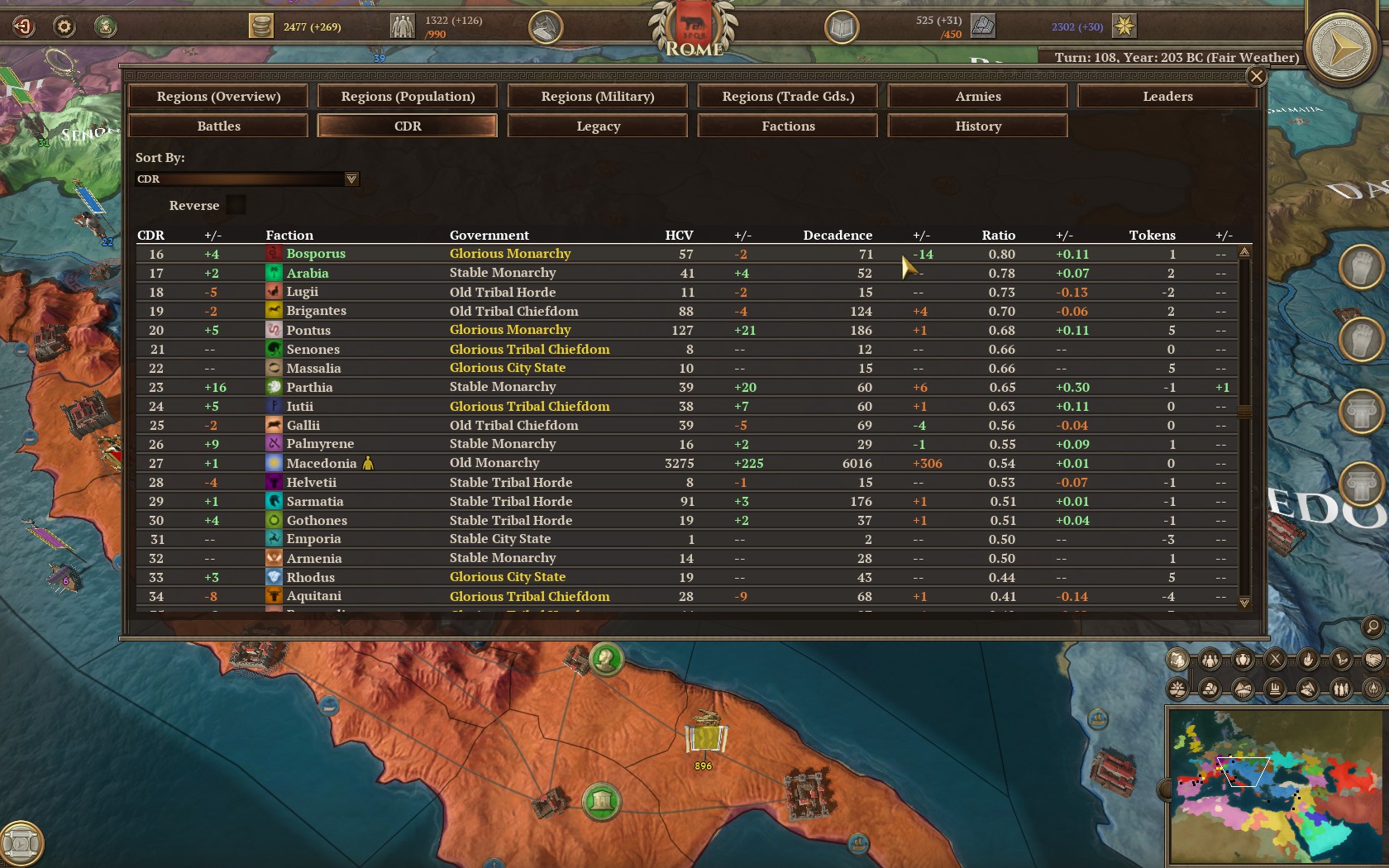Enable the Reverse sort checkbox
This screenshot has height=868, width=1389.
coord(236,204)
